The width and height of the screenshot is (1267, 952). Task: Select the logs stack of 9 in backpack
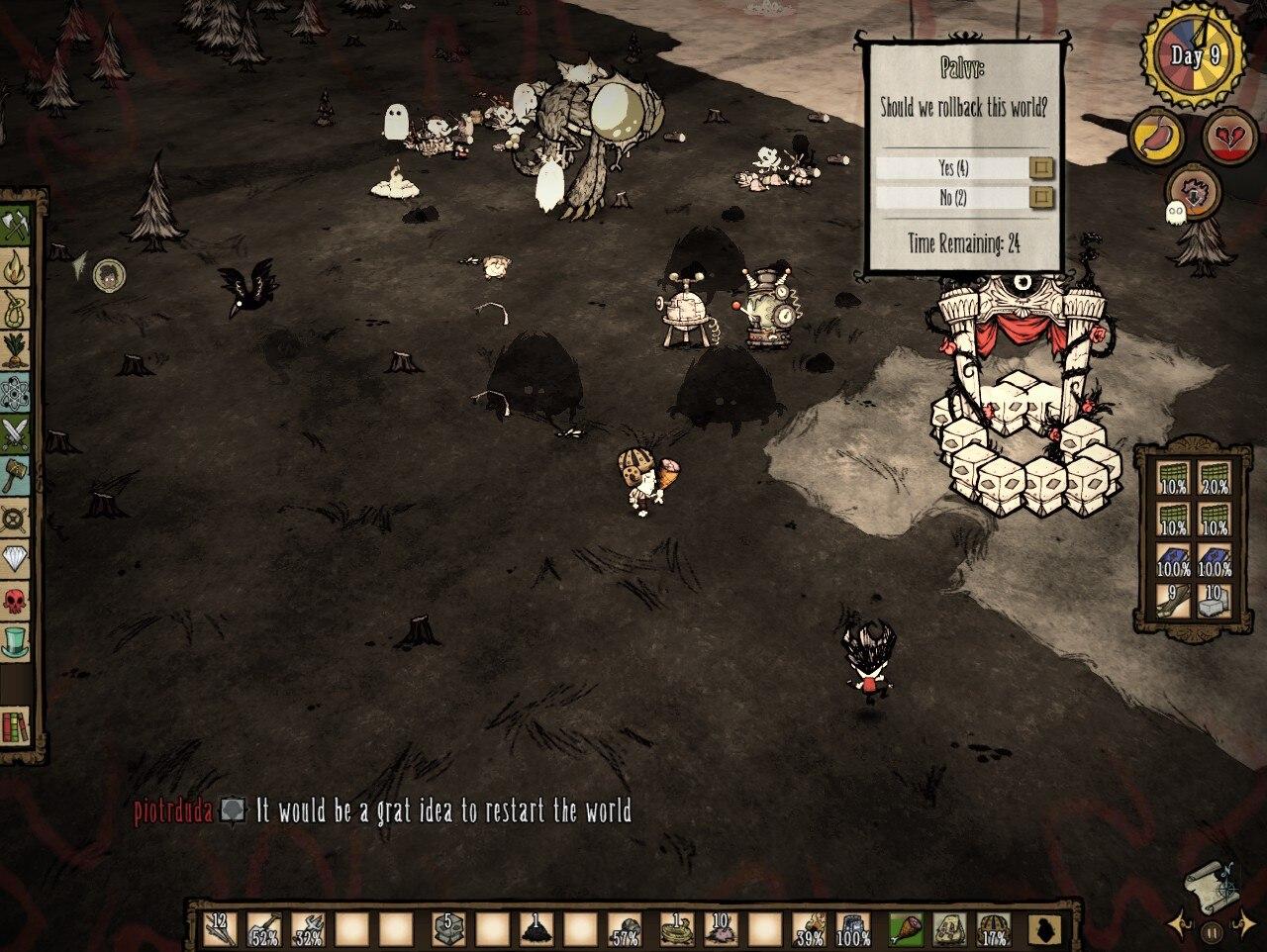[x=1173, y=599]
